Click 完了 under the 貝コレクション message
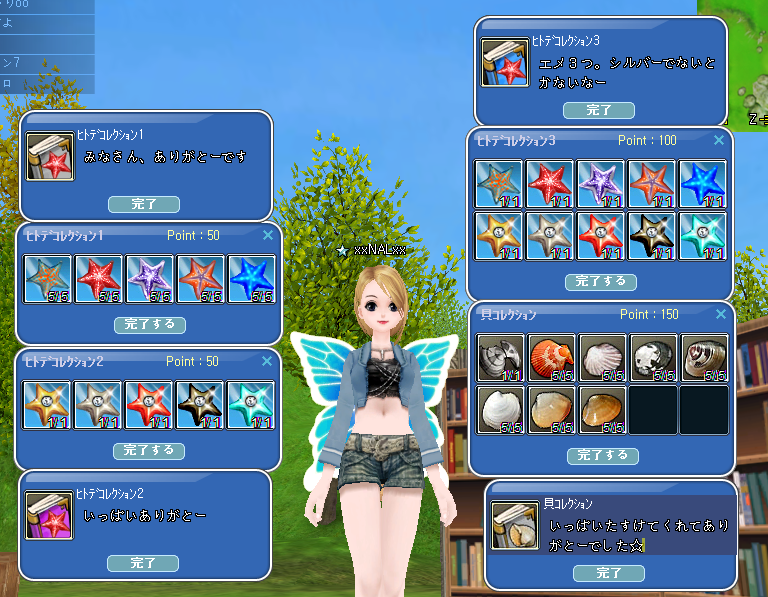The height and width of the screenshot is (597, 768). pos(609,573)
